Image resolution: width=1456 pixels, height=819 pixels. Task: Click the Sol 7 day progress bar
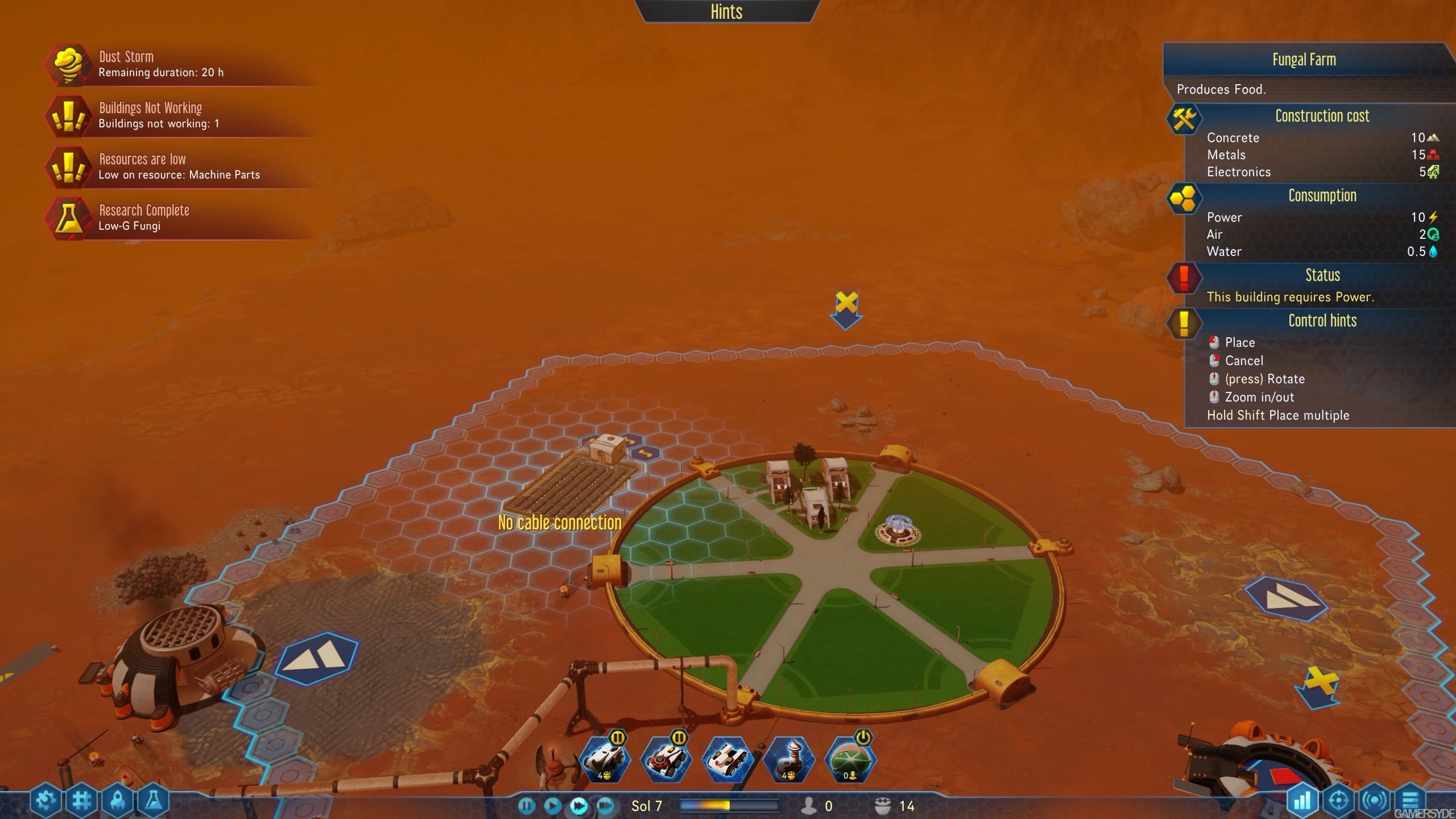point(730,805)
